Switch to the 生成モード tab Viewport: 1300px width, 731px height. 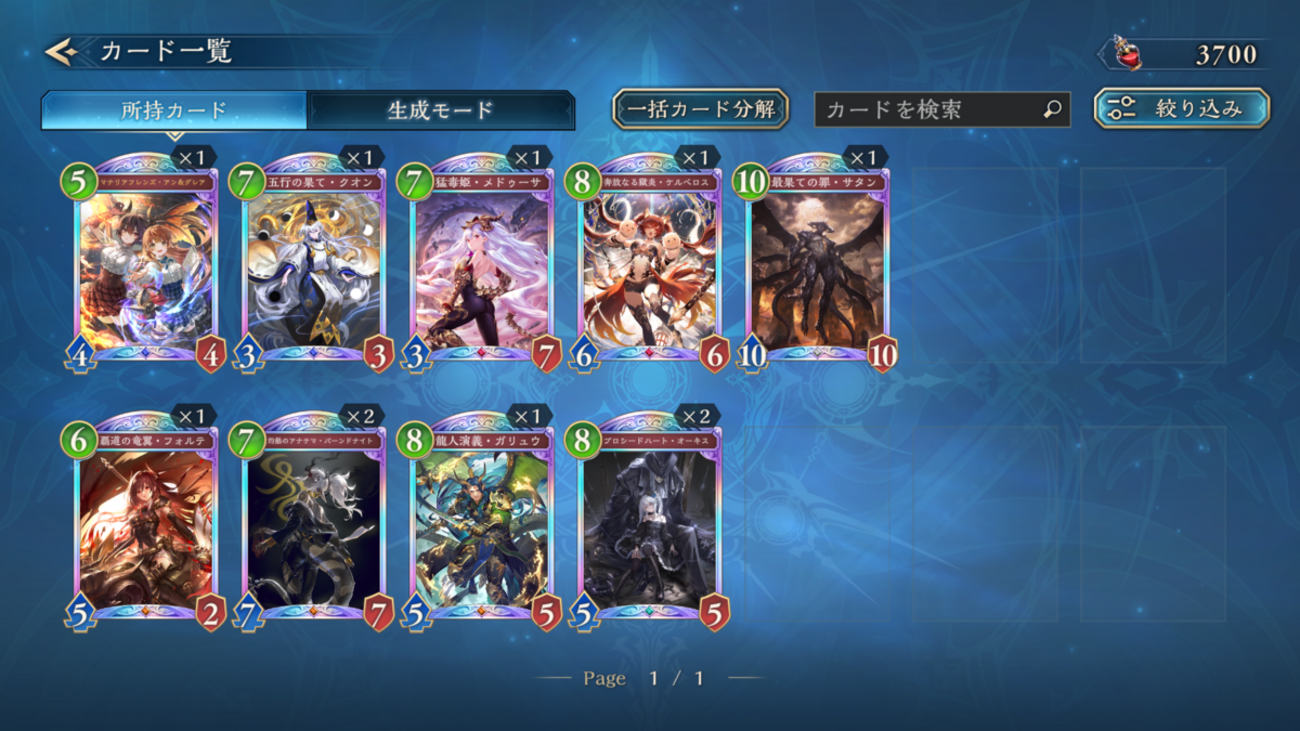pos(441,110)
